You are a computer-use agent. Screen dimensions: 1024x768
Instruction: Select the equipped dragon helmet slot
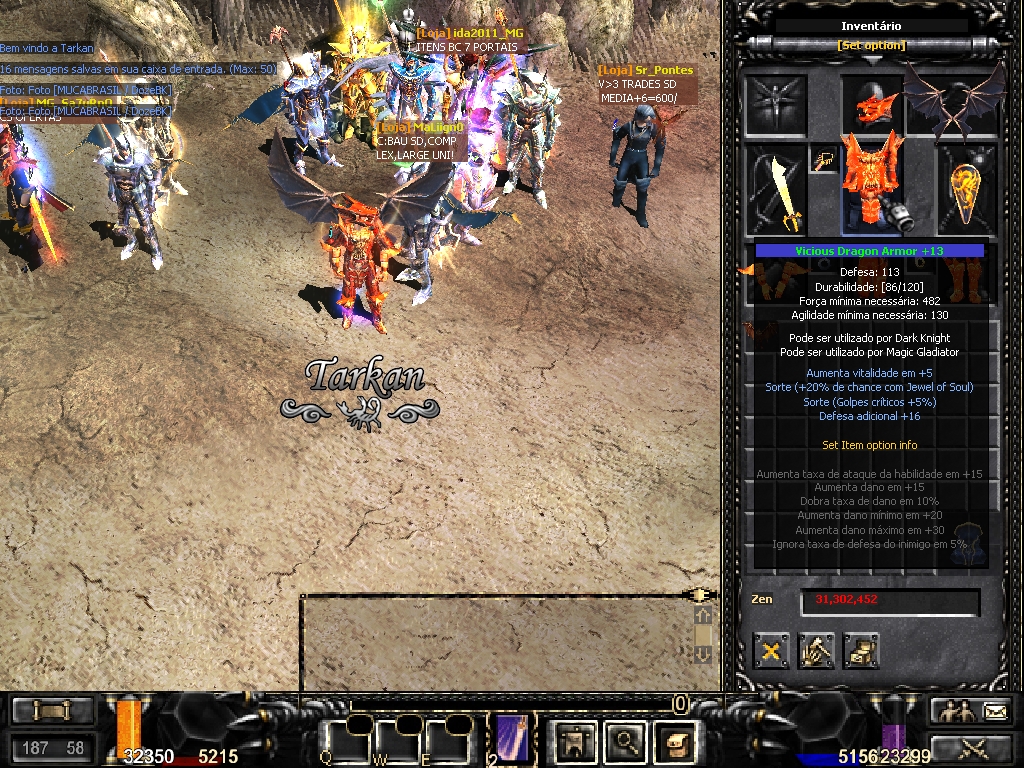coord(872,104)
